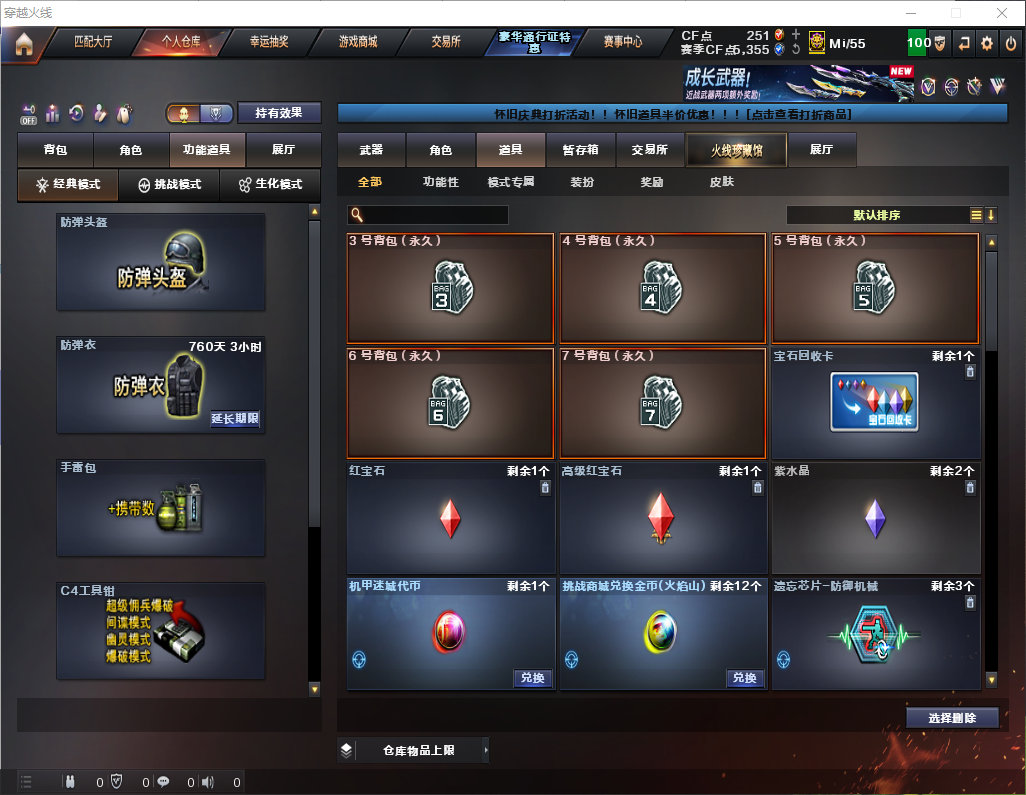Open the 交易所 tab in top navigation
The image size is (1026, 795).
pyautogui.click(x=446, y=42)
